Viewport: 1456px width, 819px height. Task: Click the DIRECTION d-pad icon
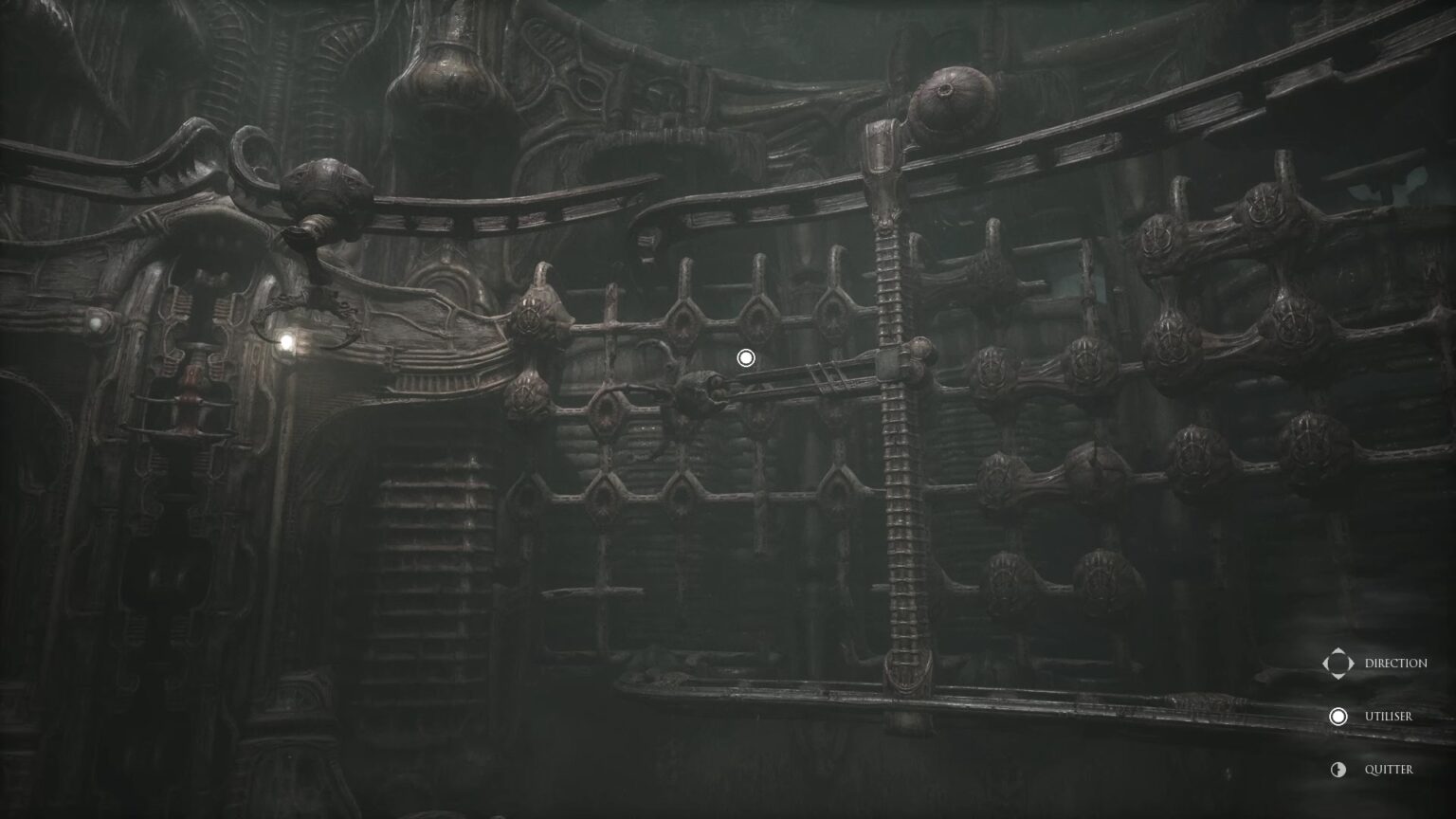coord(1337,664)
